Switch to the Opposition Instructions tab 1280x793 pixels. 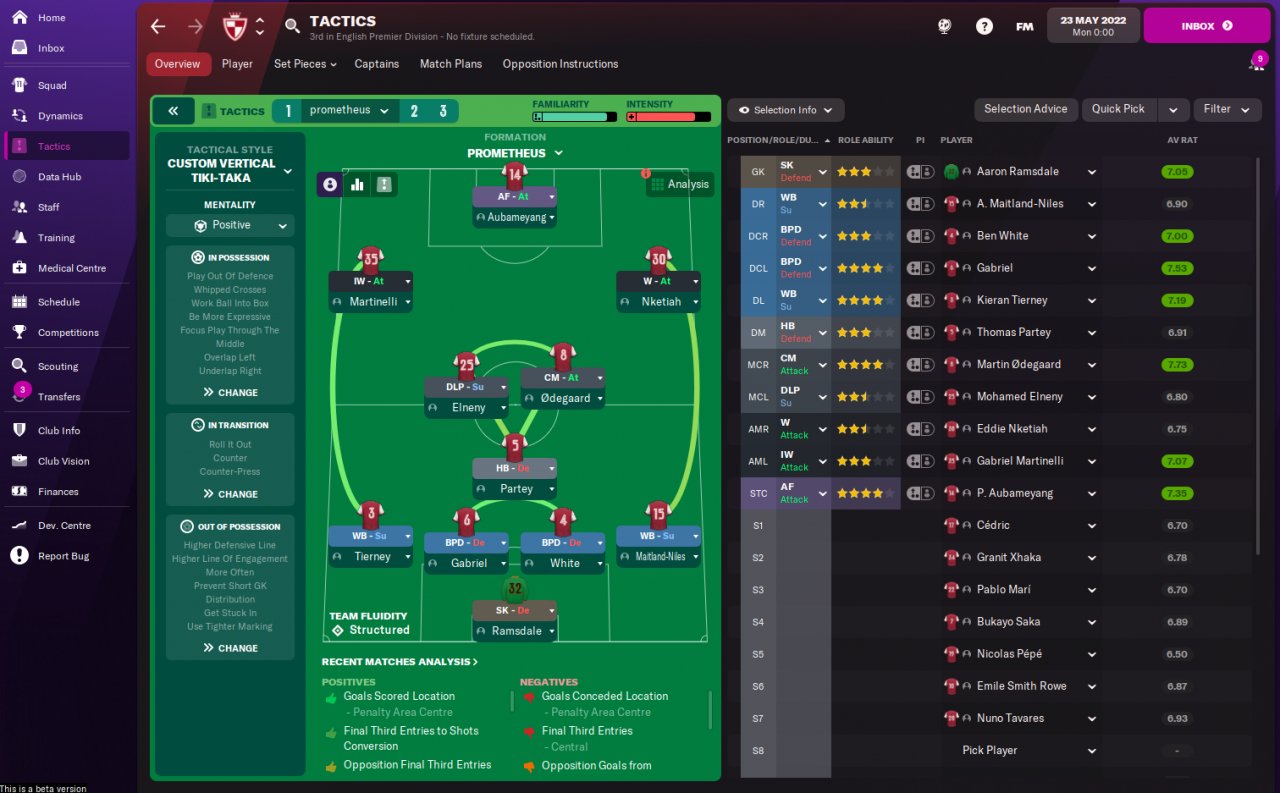(x=560, y=64)
